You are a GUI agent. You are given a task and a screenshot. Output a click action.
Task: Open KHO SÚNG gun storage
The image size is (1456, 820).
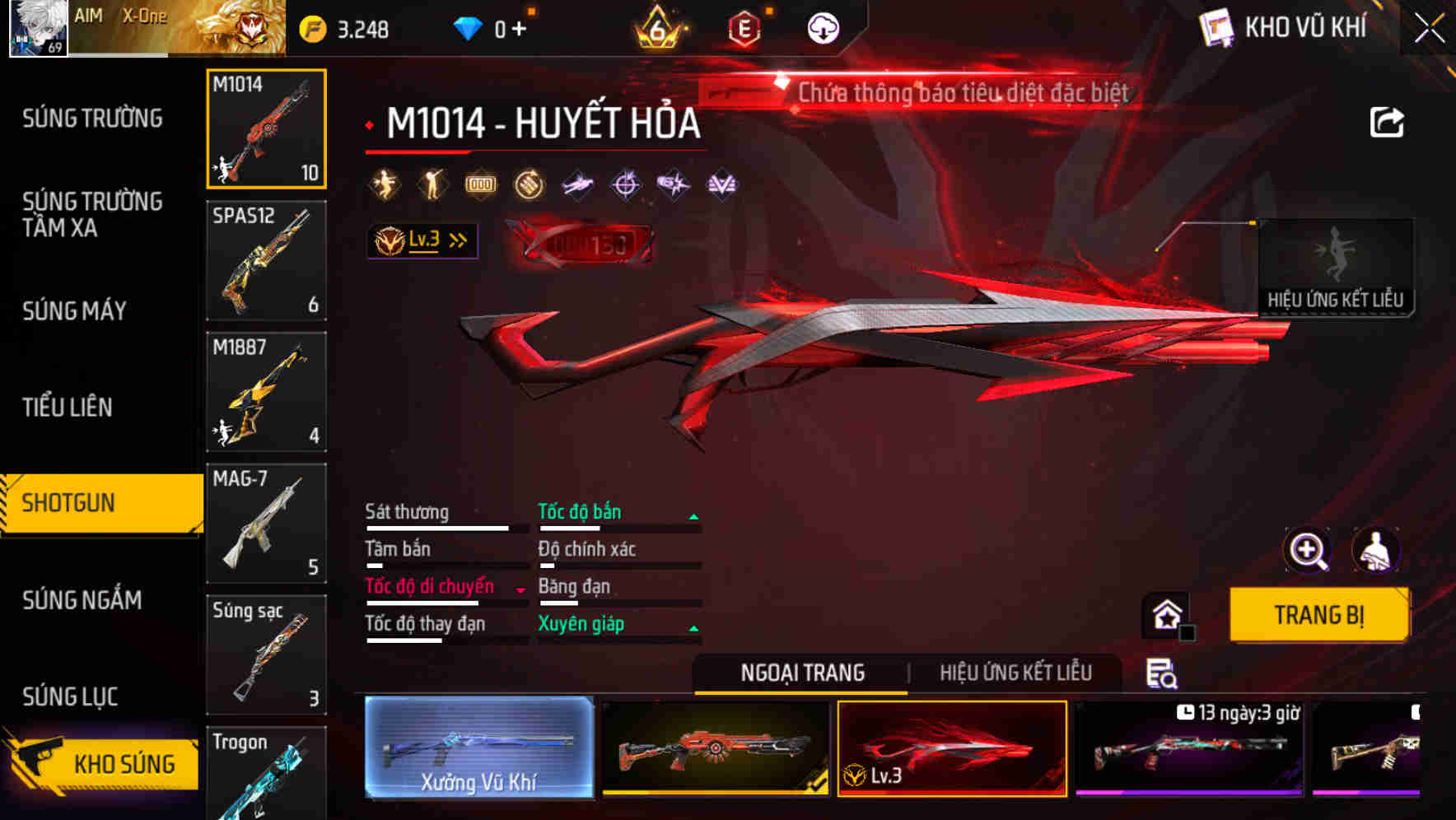(x=122, y=763)
